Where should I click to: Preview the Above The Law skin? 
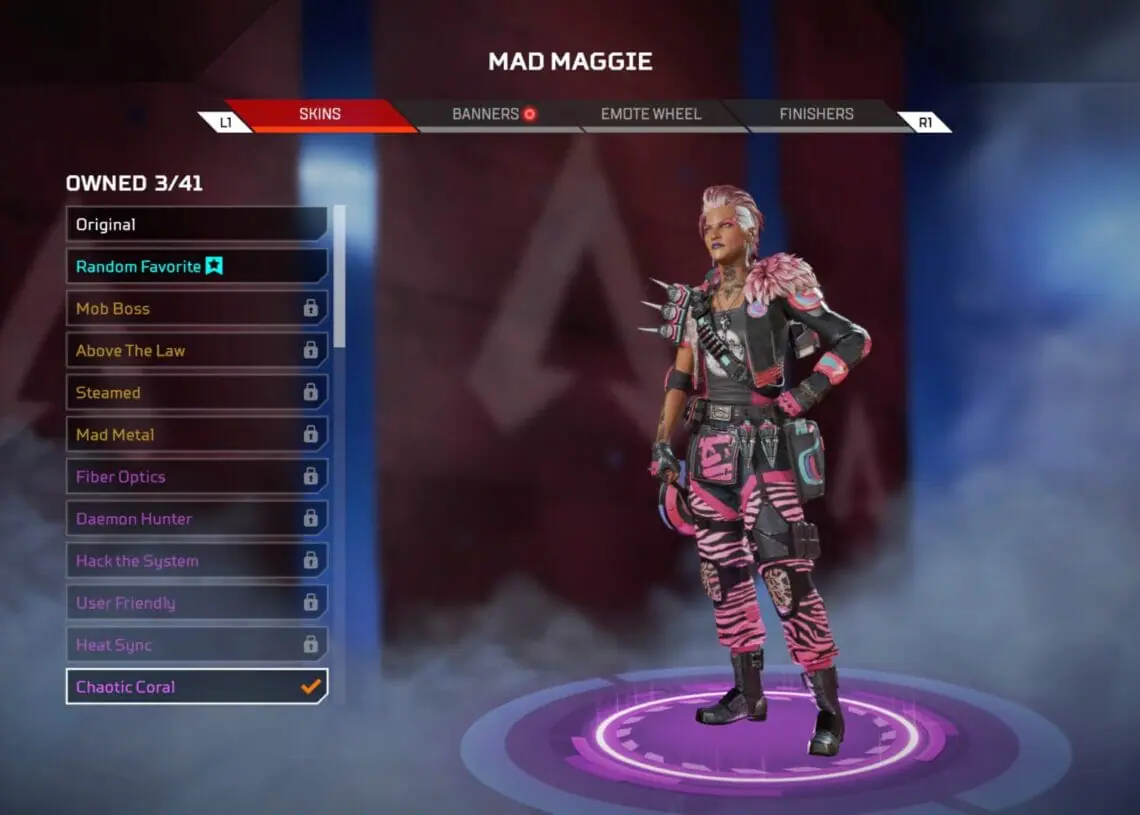[196, 350]
